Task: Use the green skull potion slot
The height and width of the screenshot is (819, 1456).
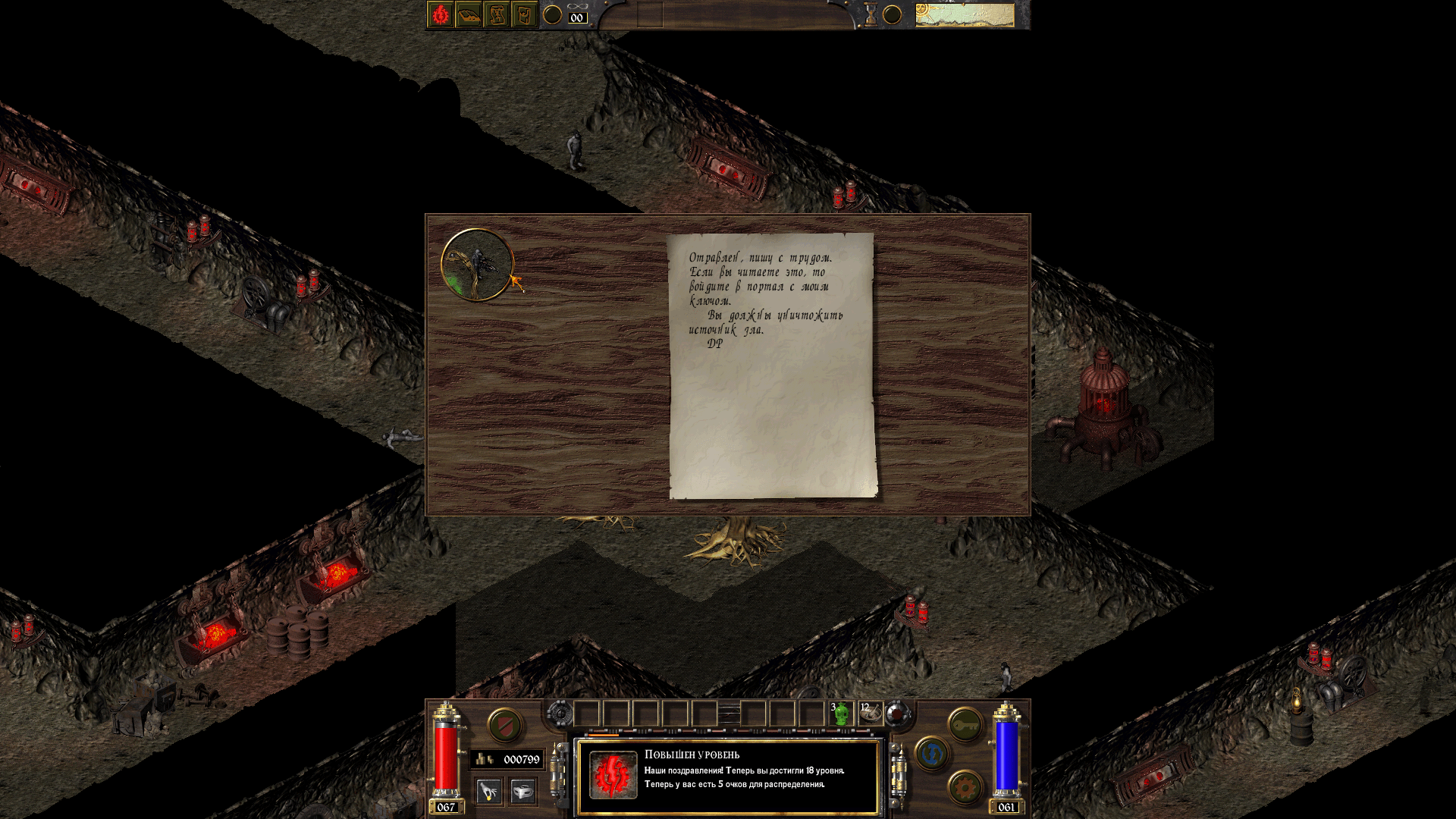Action: click(840, 714)
